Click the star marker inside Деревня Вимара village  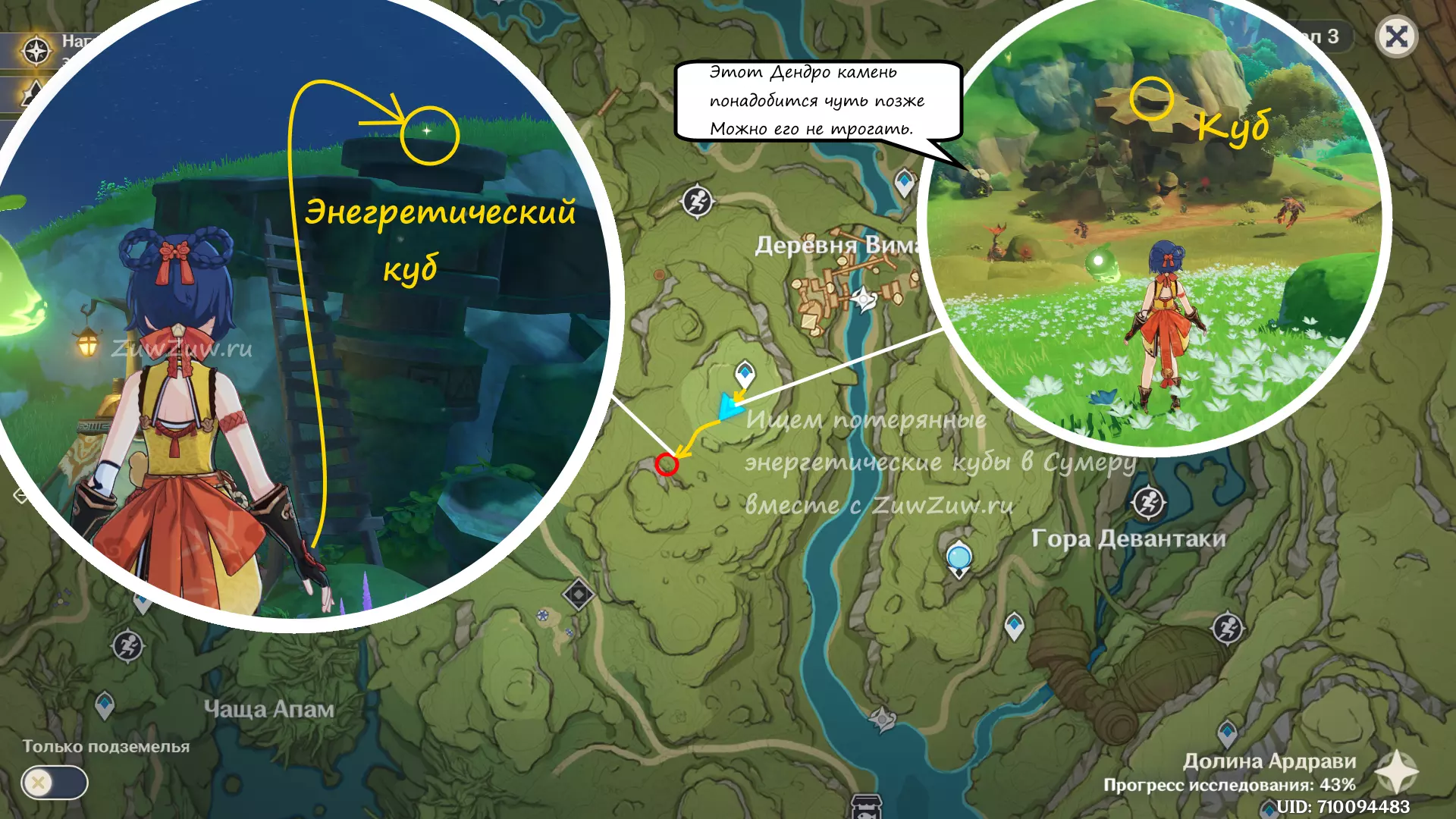coord(863,299)
